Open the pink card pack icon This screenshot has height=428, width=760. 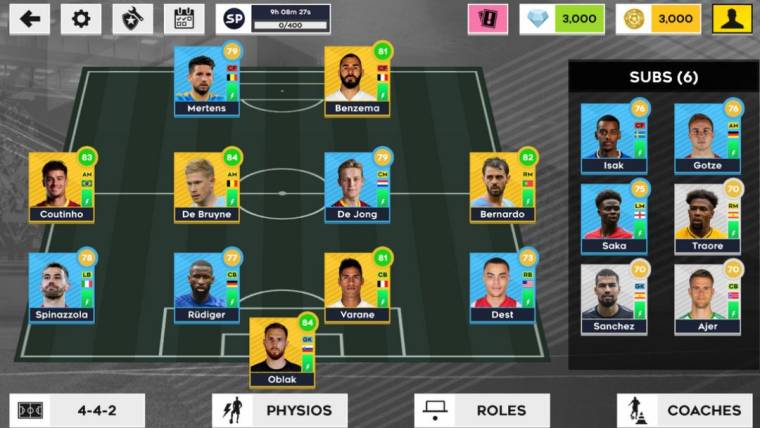(x=488, y=19)
